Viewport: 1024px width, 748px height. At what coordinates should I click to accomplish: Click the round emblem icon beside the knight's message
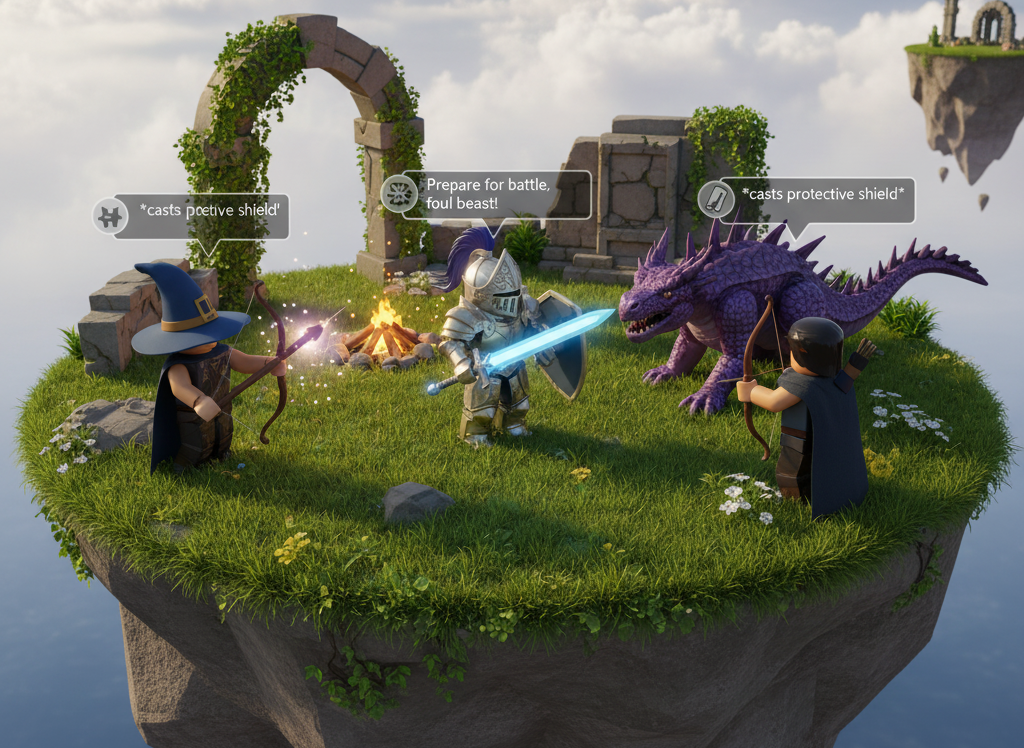point(398,193)
